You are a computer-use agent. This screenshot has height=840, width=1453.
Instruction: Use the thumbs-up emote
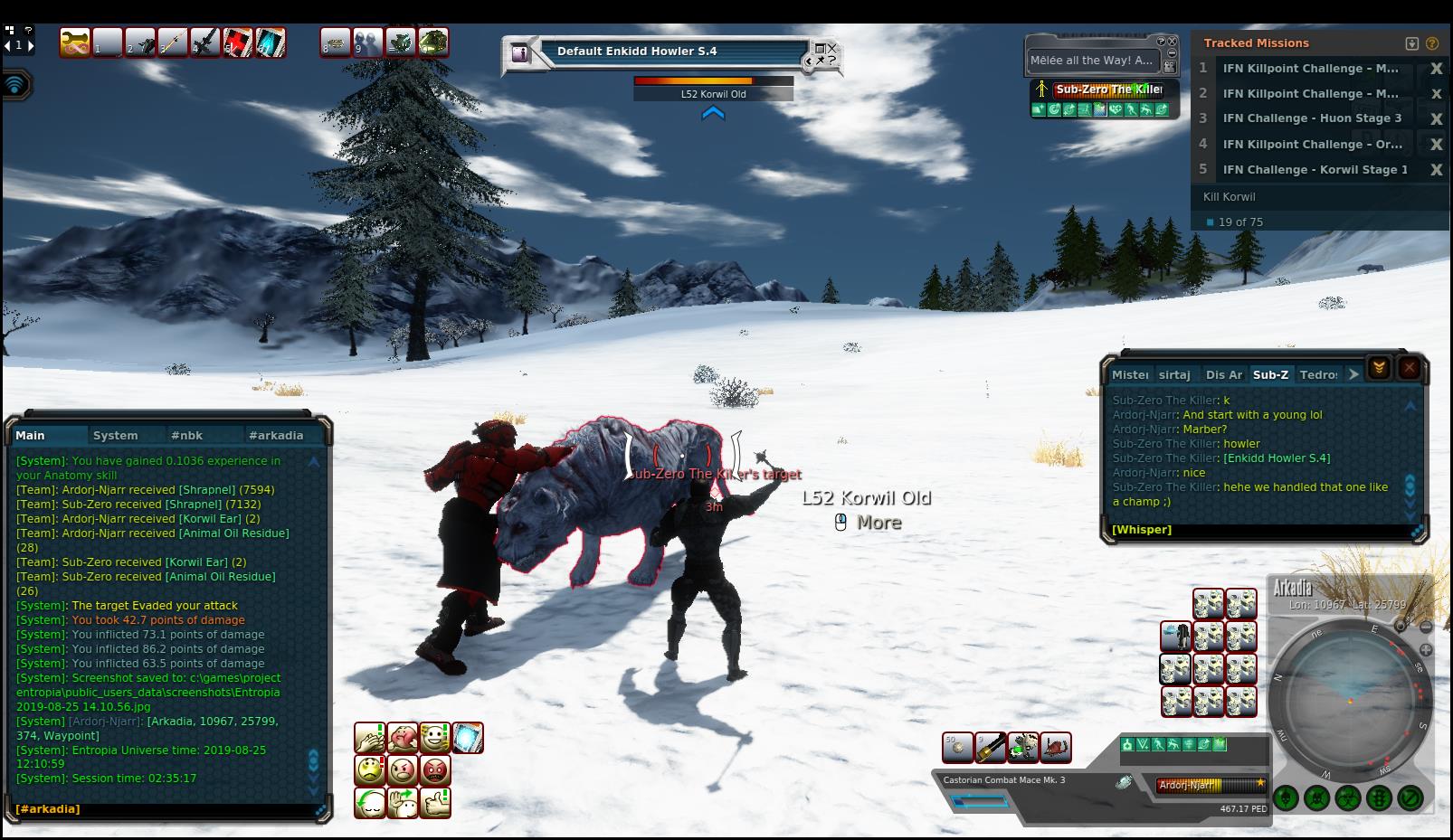[x=436, y=802]
